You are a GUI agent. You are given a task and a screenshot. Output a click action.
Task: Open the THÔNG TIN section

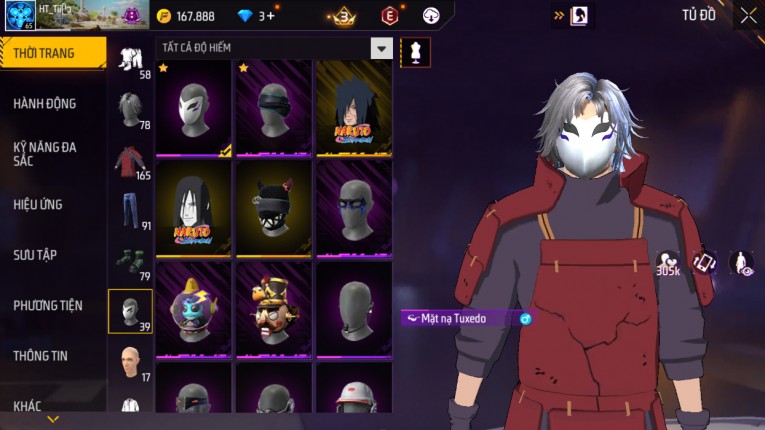(x=40, y=355)
